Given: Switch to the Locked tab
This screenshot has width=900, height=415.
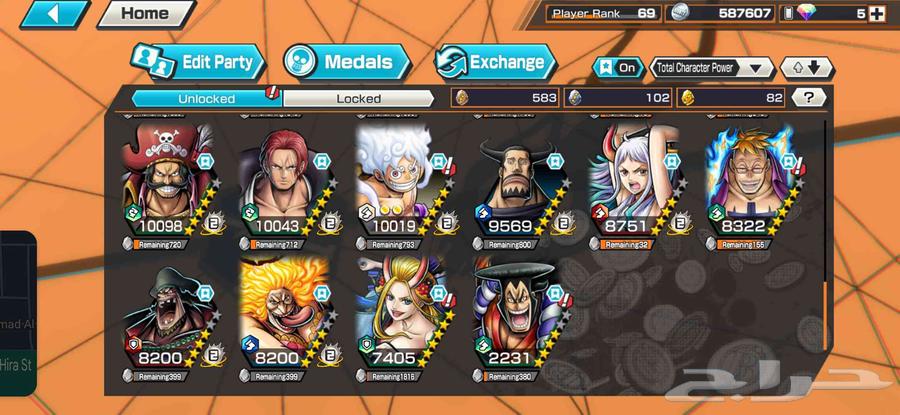Looking at the screenshot, I should click(358, 98).
